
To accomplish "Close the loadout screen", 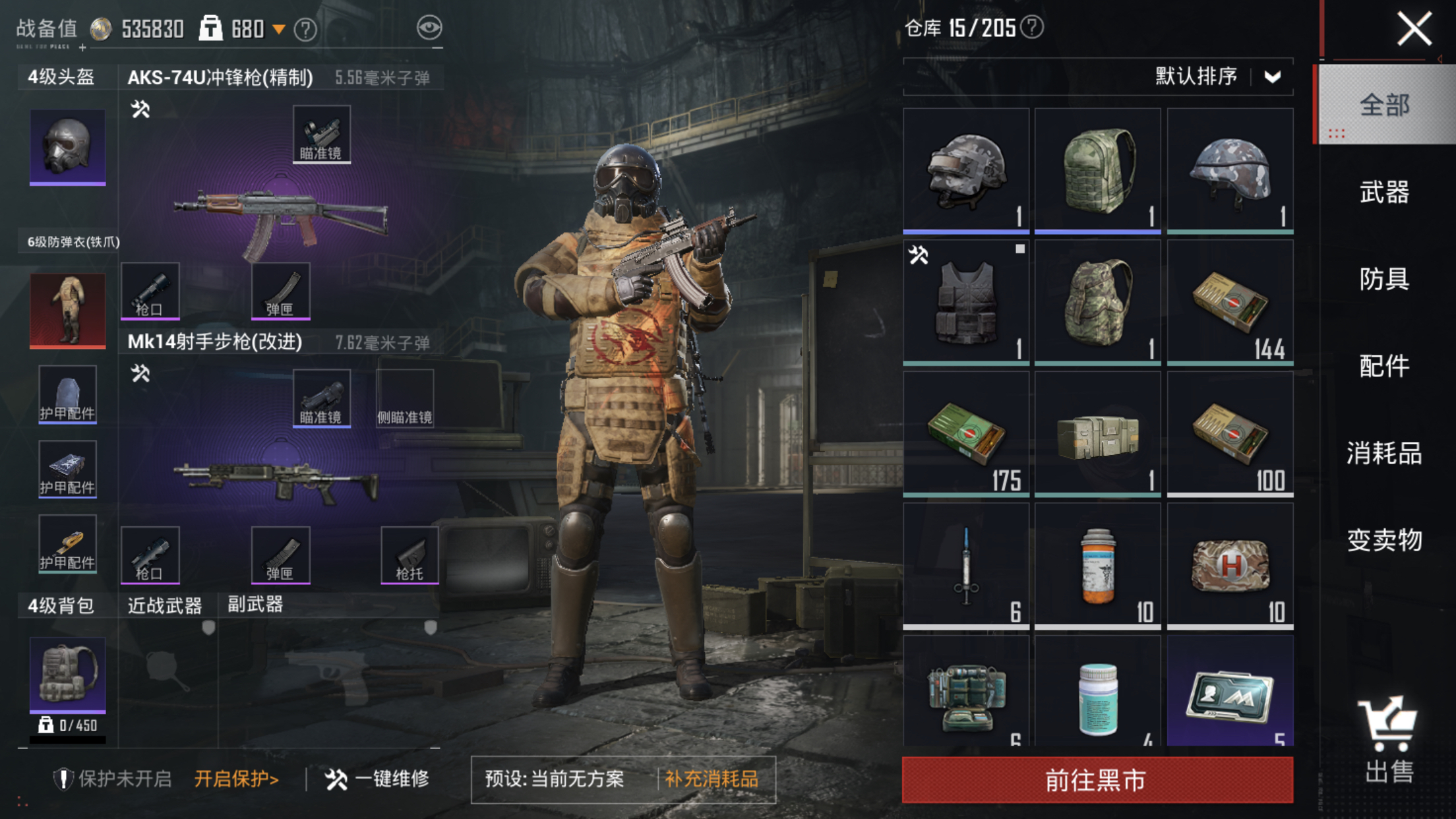I will [x=1414, y=29].
